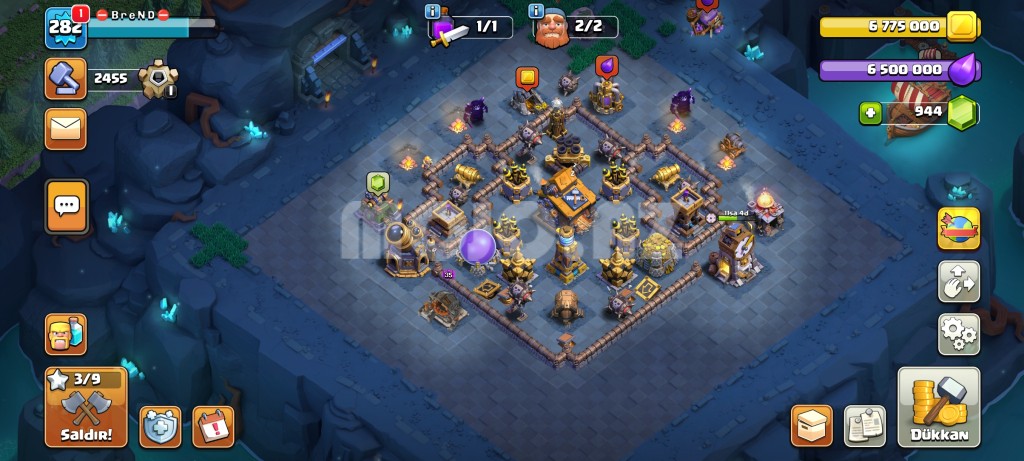Open the chat speech bubble panel
Screen dimensions: 1024x461
coord(66,207)
